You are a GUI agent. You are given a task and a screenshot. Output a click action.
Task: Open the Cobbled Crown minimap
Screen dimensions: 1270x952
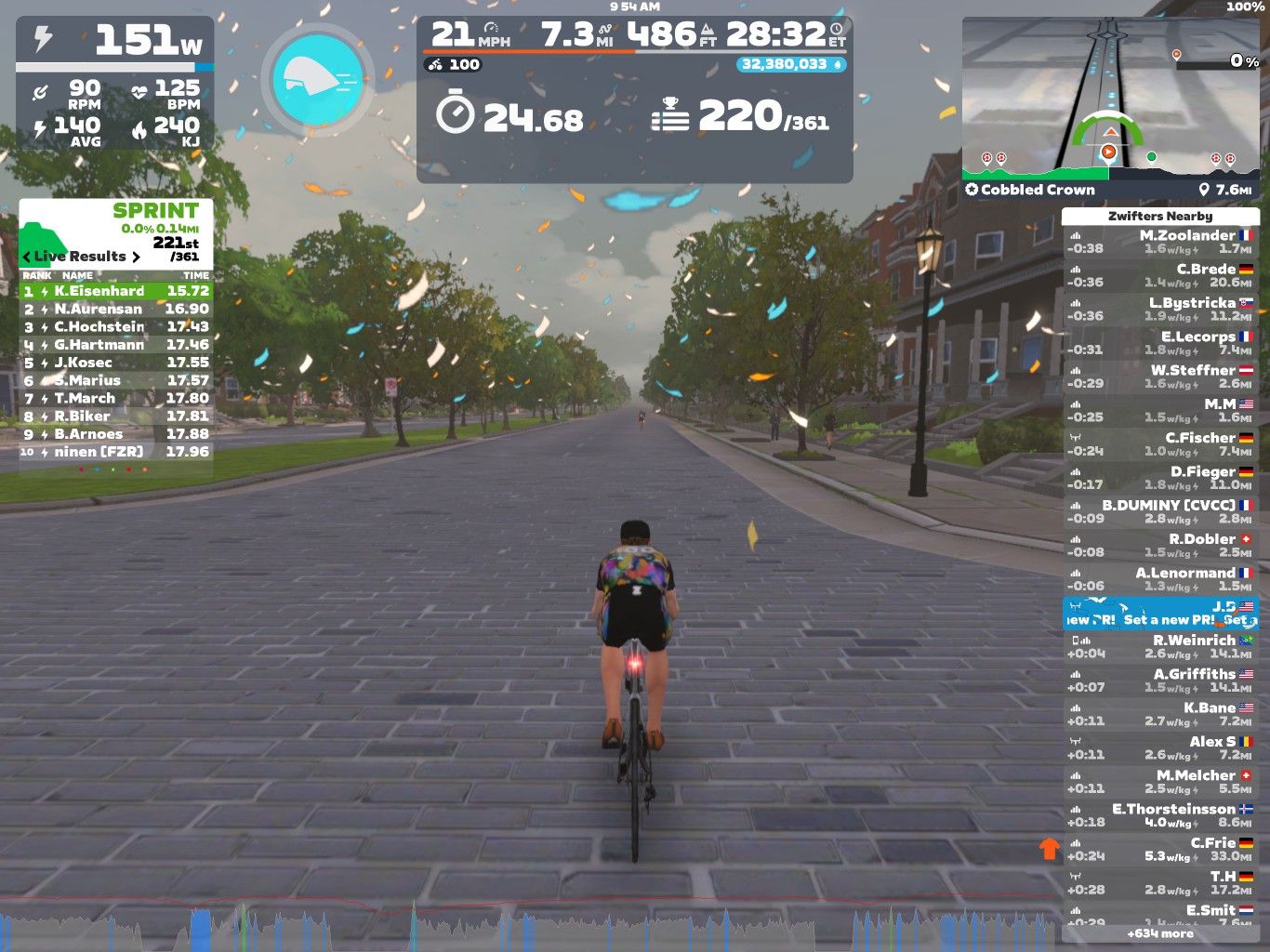[x=1110, y=107]
